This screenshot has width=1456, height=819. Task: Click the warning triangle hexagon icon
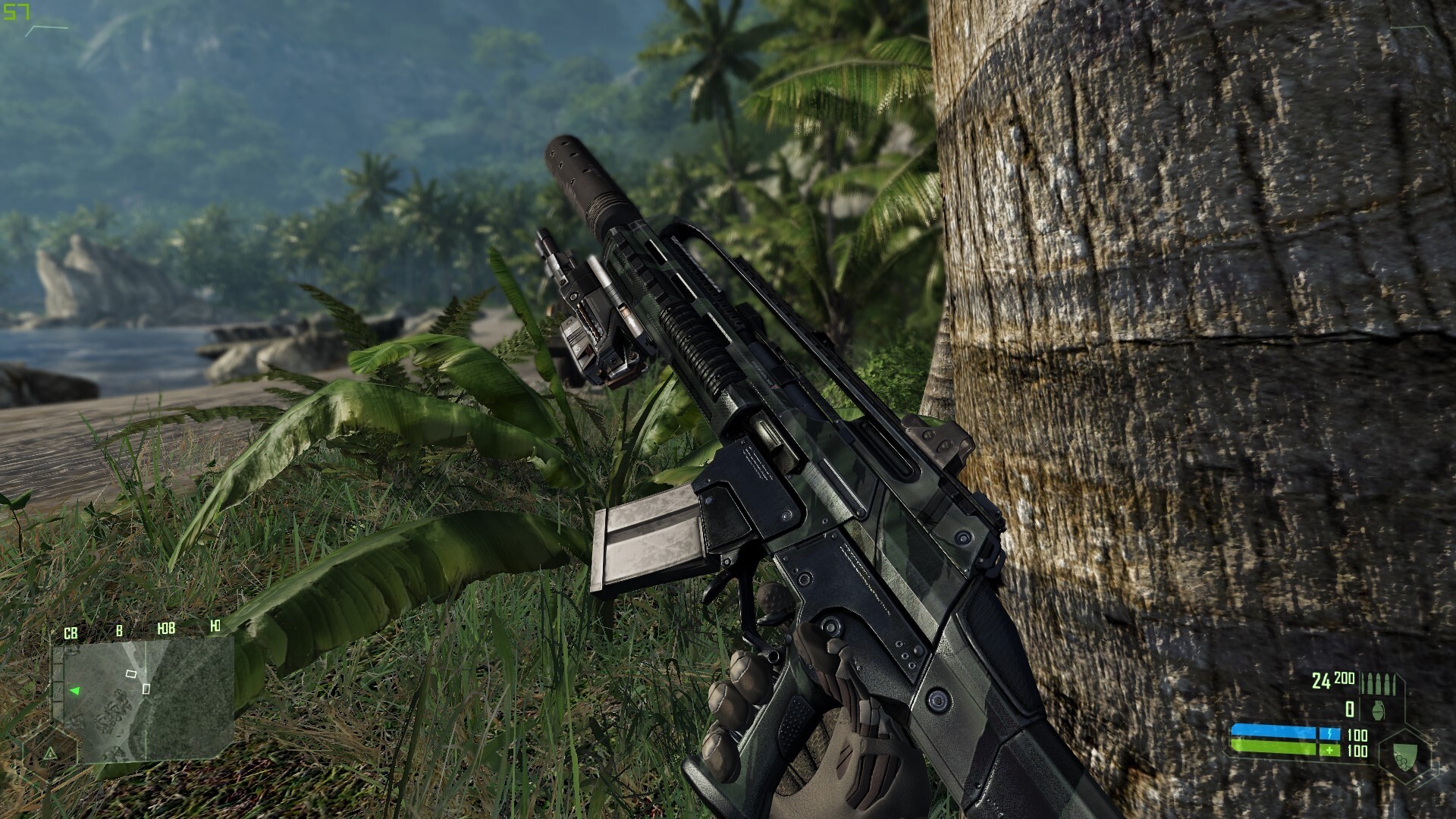50,754
